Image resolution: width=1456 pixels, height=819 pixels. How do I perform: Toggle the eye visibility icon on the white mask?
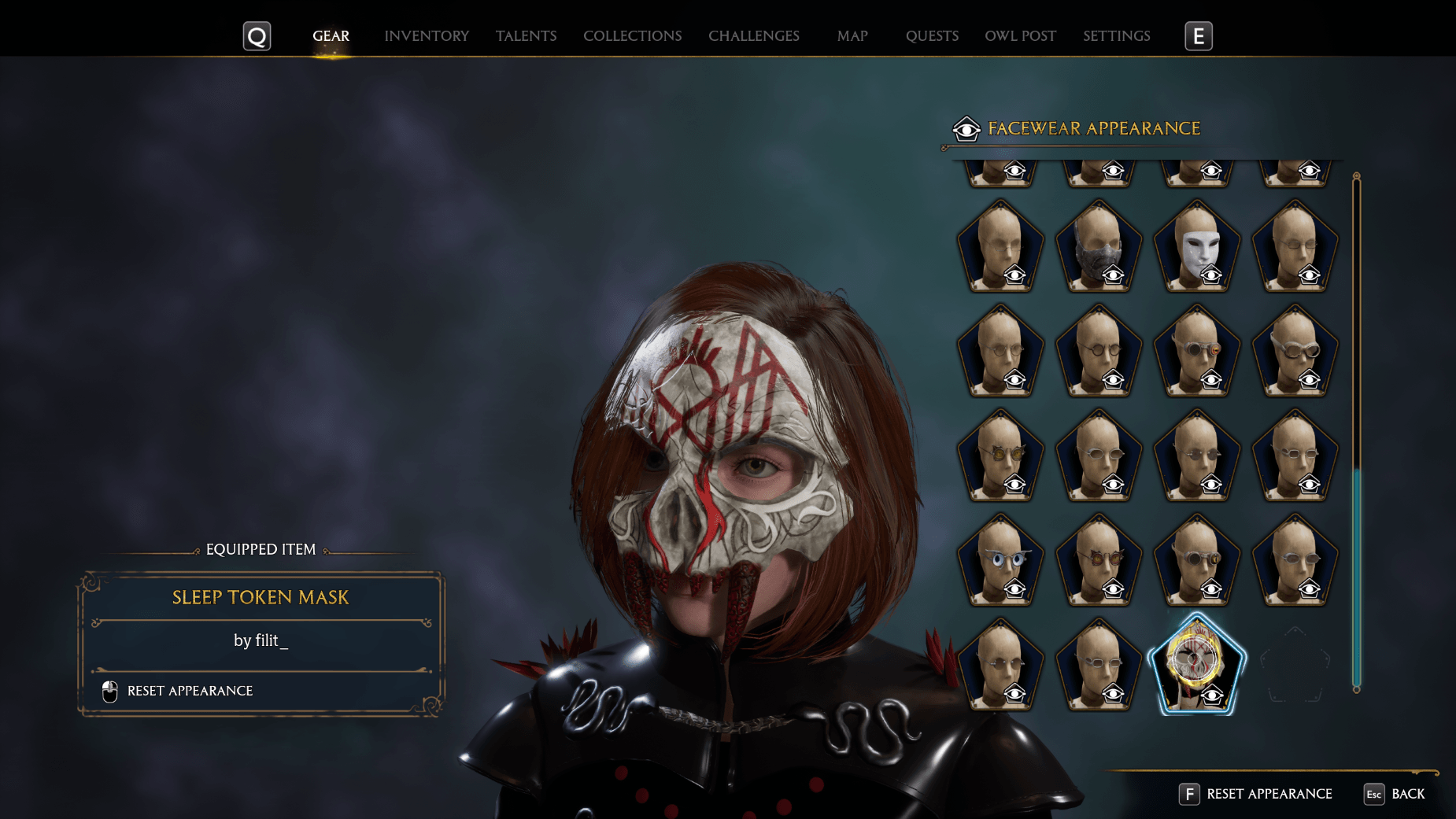(1212, 274)
